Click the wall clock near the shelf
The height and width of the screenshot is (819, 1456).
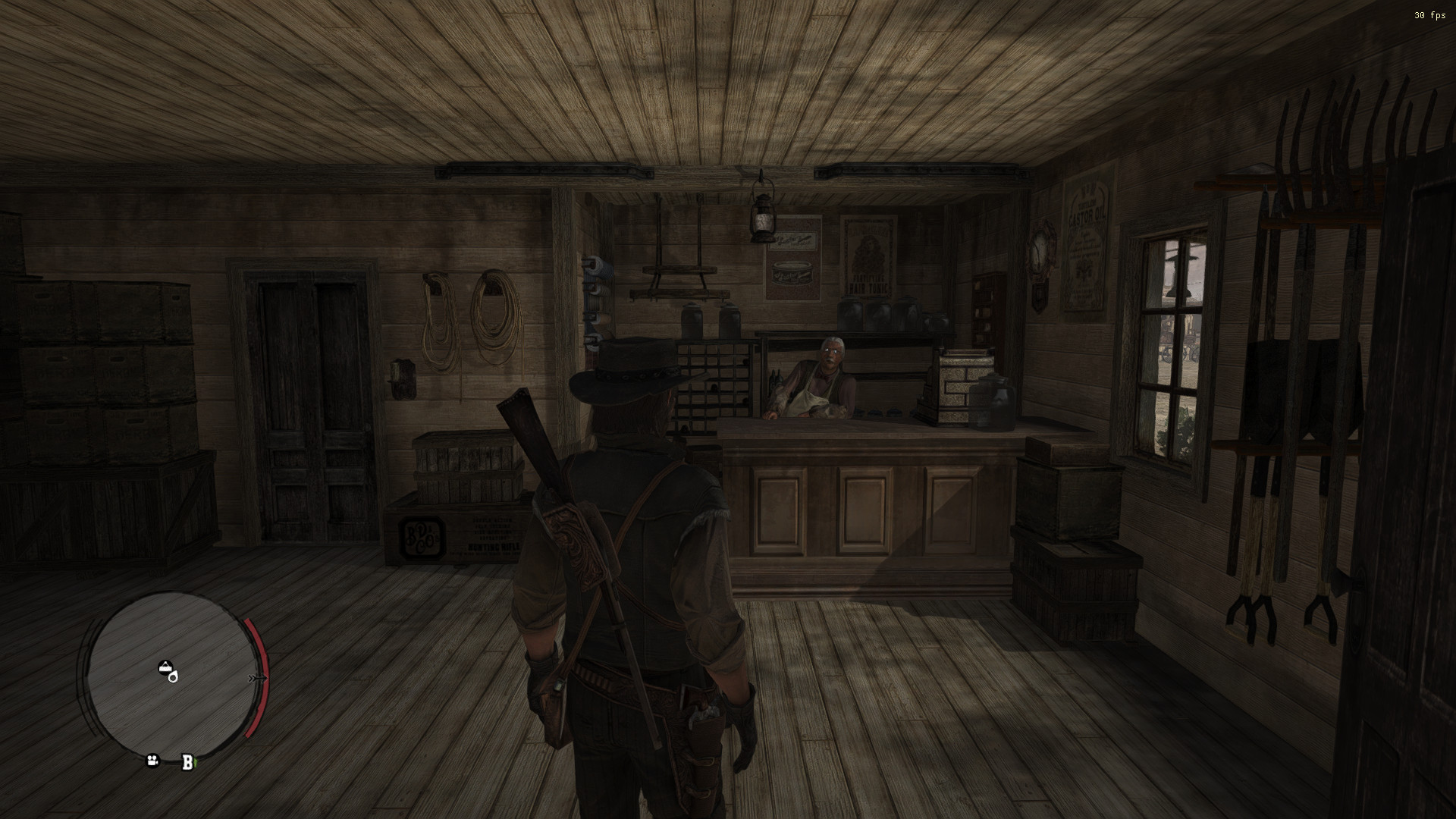(x=1040, y=250)
